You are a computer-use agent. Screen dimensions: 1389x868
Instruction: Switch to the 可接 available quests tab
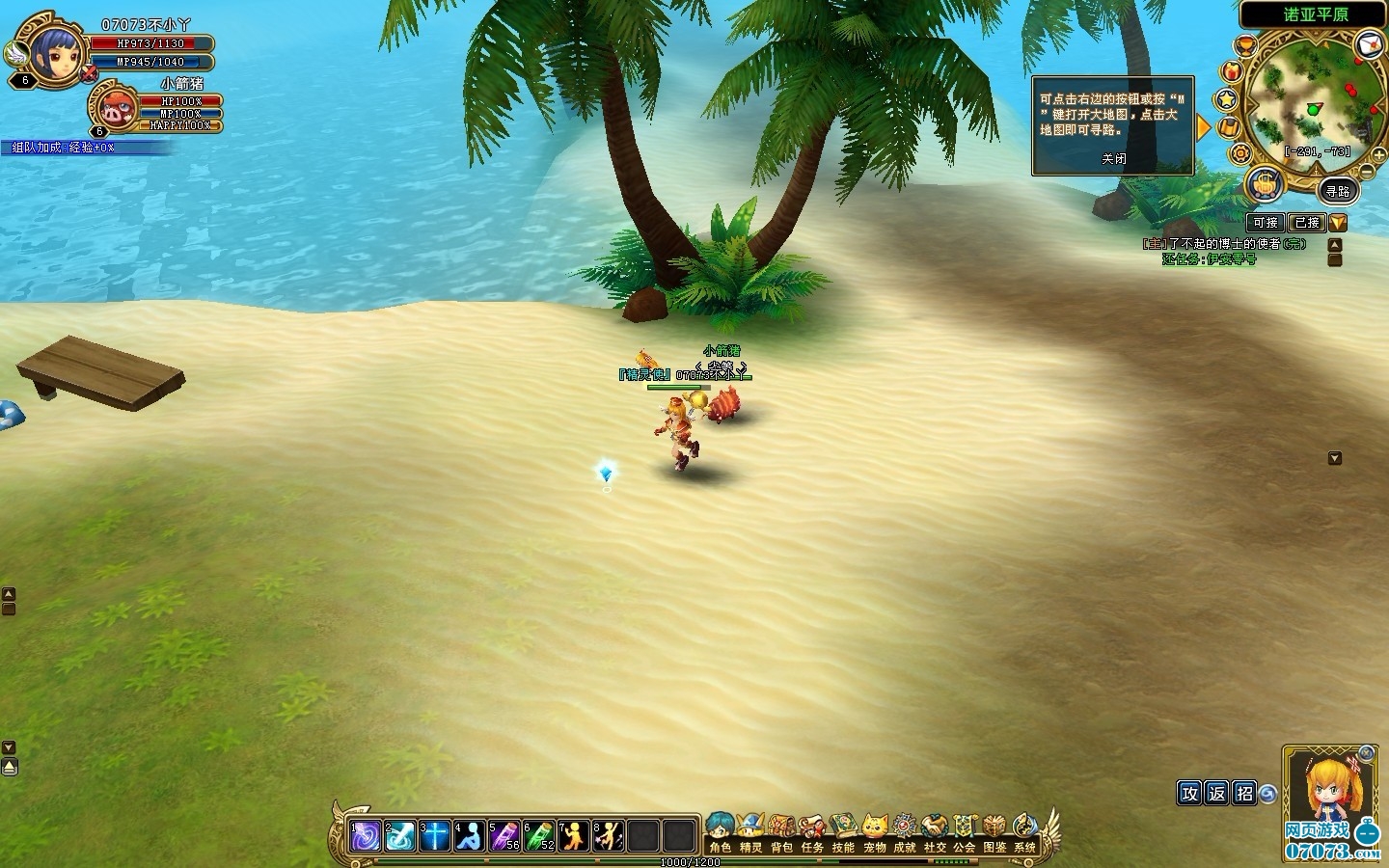[x=1266, y=223]
